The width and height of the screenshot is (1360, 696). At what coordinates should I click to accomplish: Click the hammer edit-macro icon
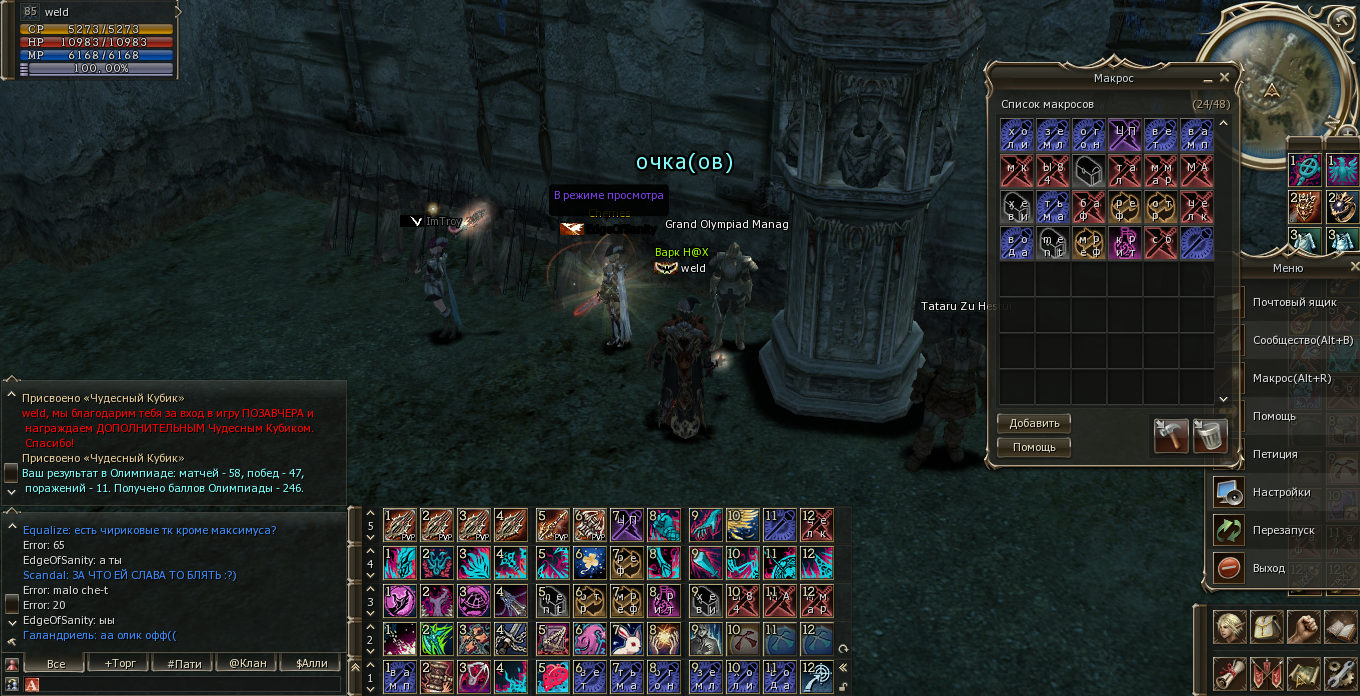[x=1171, y=435]
